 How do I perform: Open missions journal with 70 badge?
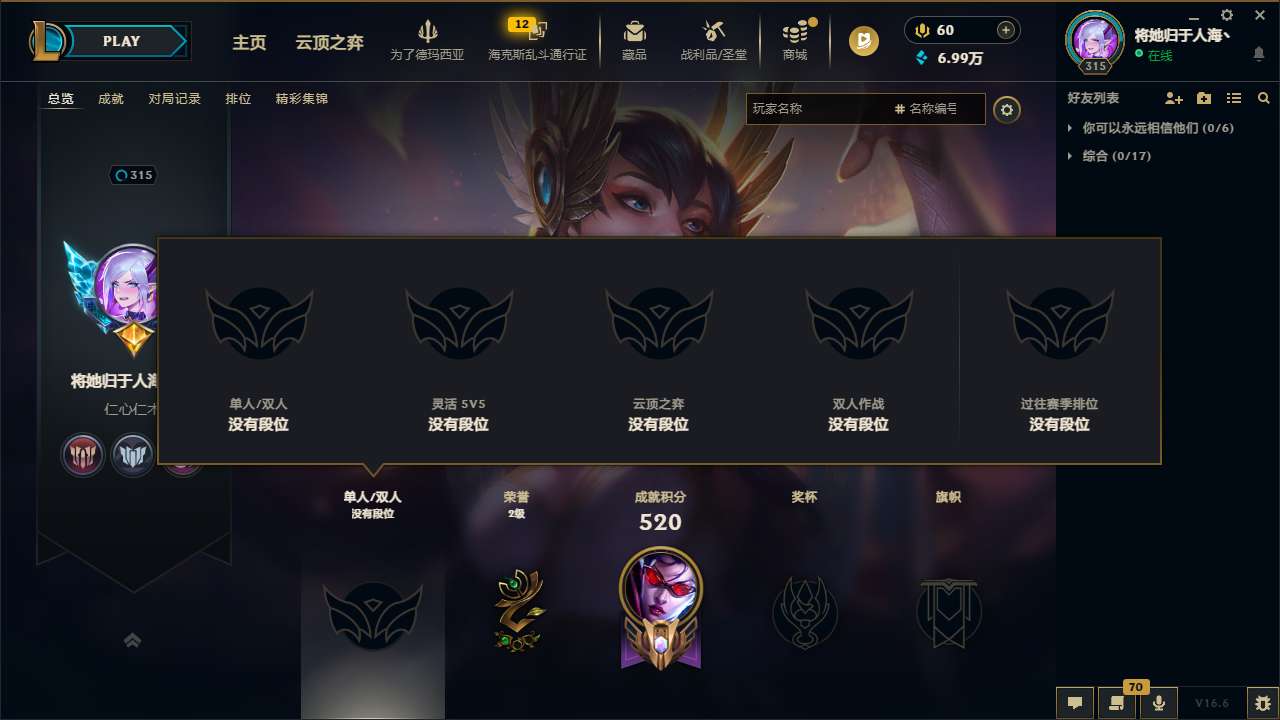click(1117, 702)
